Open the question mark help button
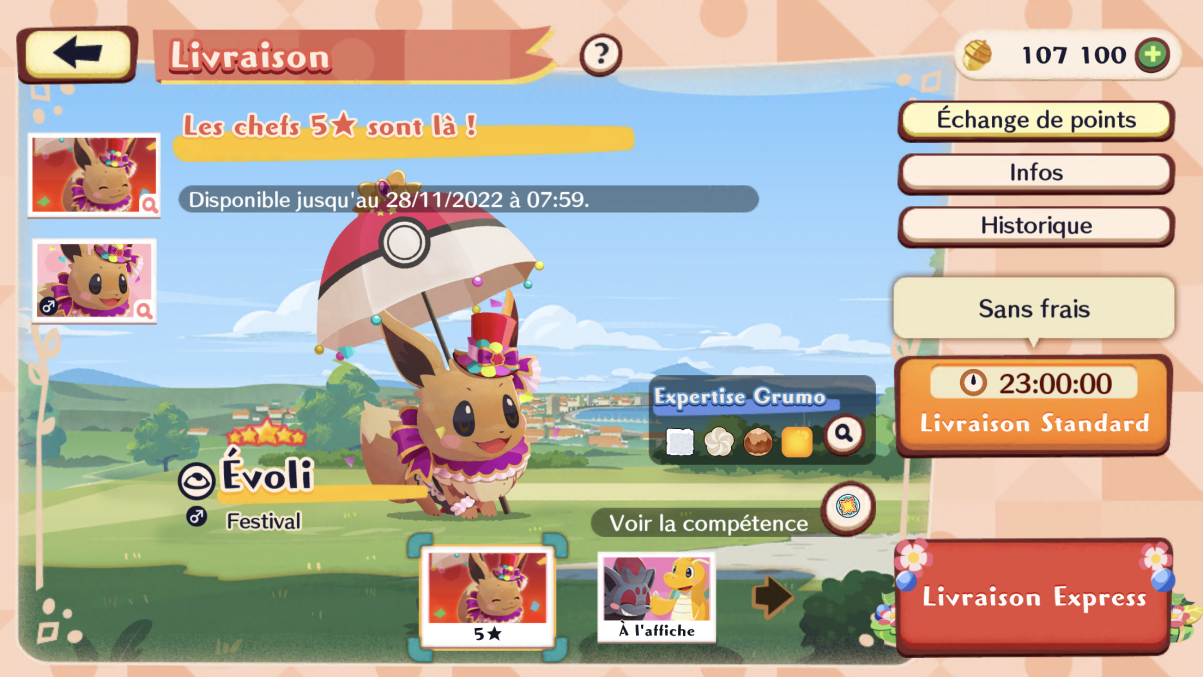 tap(601, 54)
